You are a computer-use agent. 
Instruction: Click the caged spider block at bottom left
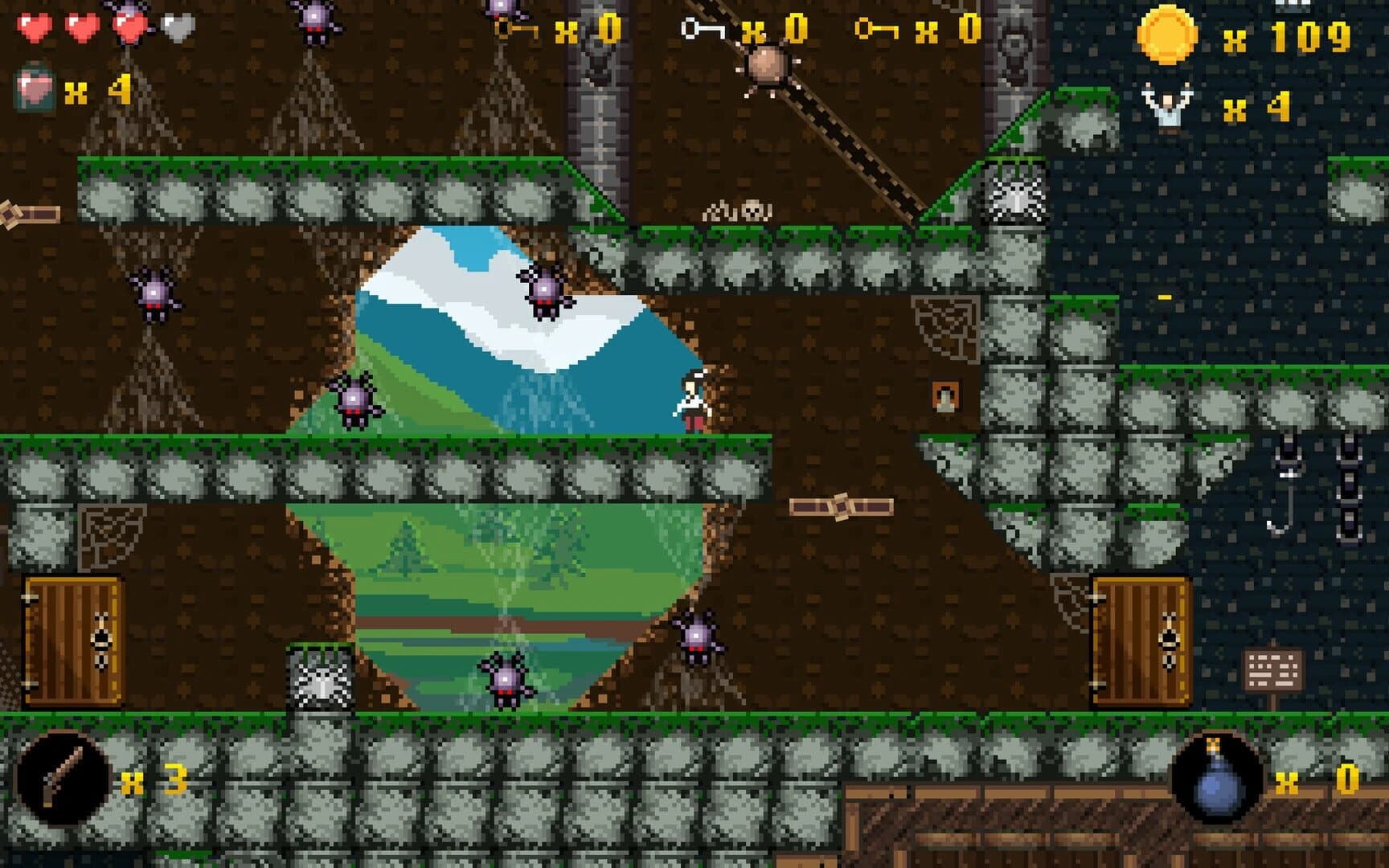[322, 679]
